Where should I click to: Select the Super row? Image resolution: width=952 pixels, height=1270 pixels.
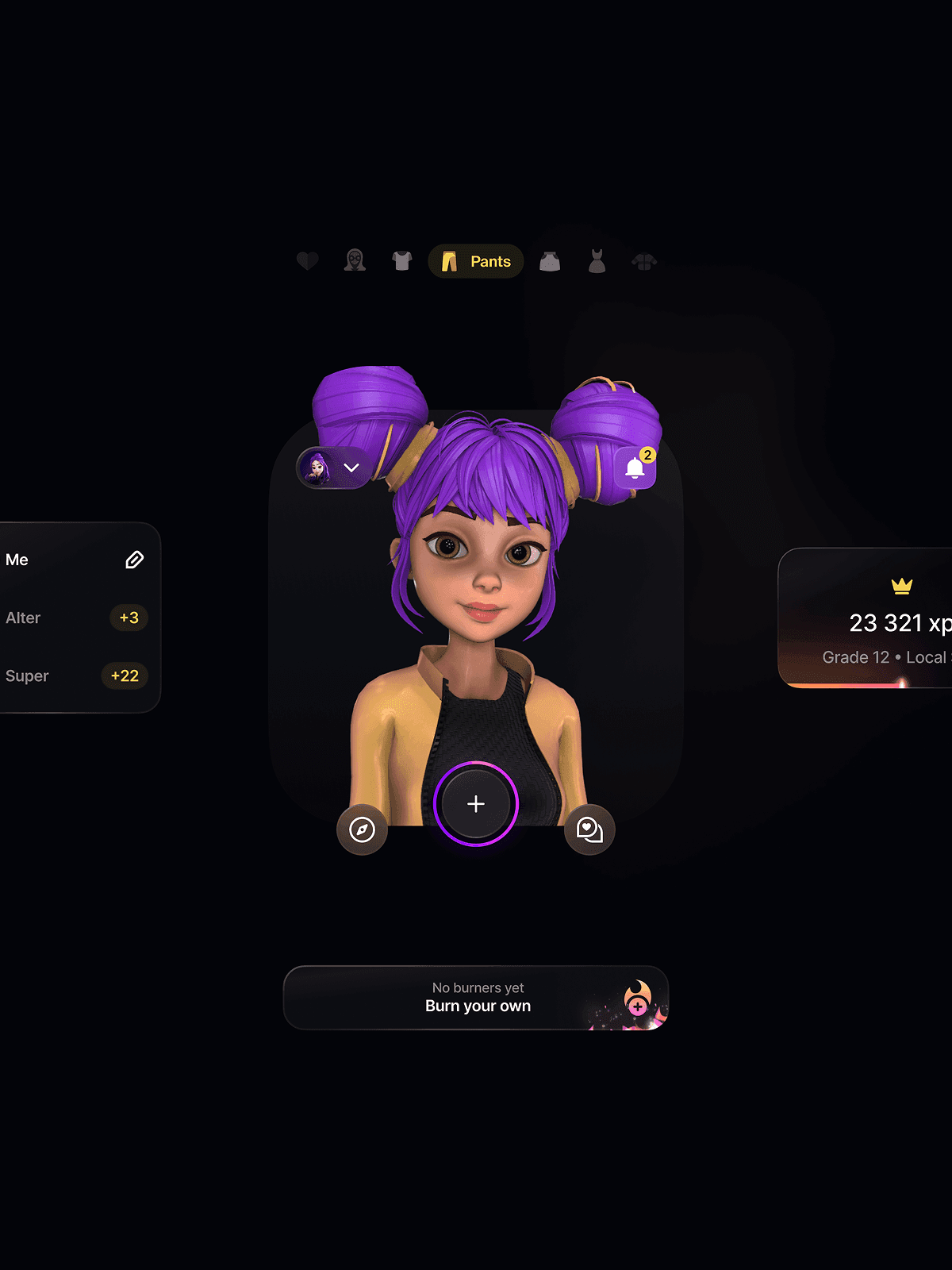pos(75,675)
